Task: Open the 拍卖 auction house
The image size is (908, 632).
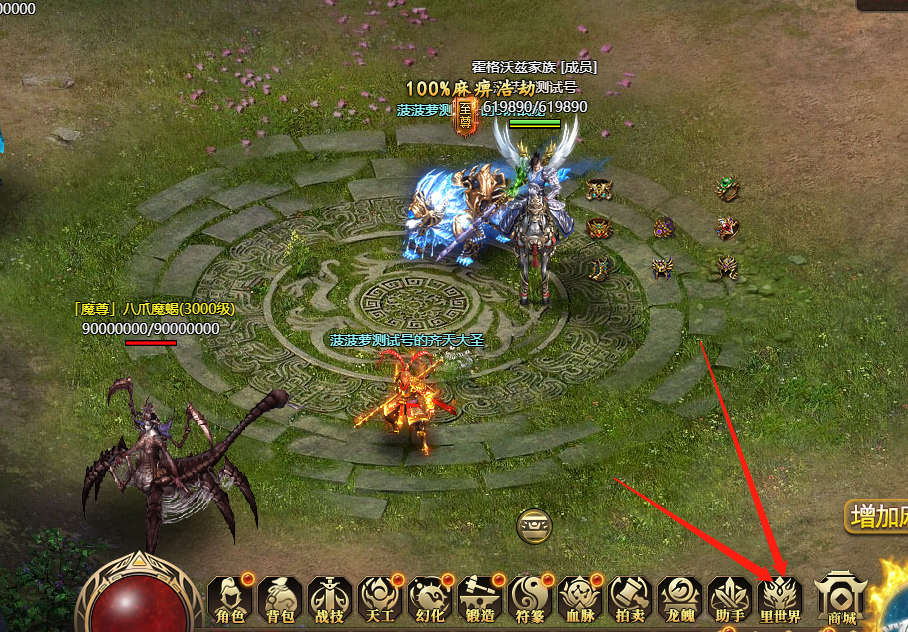Action: click(x=630, y=600)
